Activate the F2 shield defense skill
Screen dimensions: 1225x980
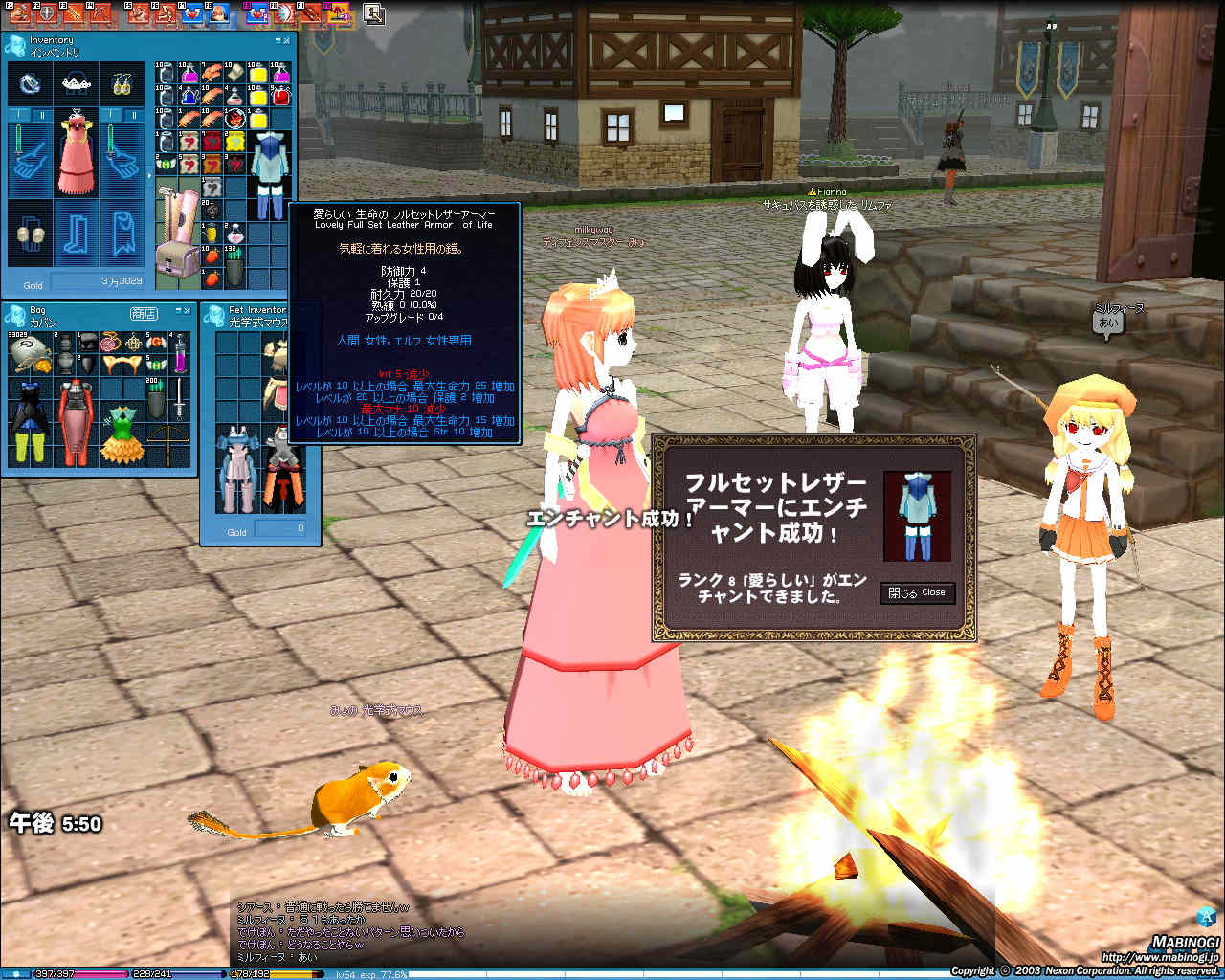(45, 13)
